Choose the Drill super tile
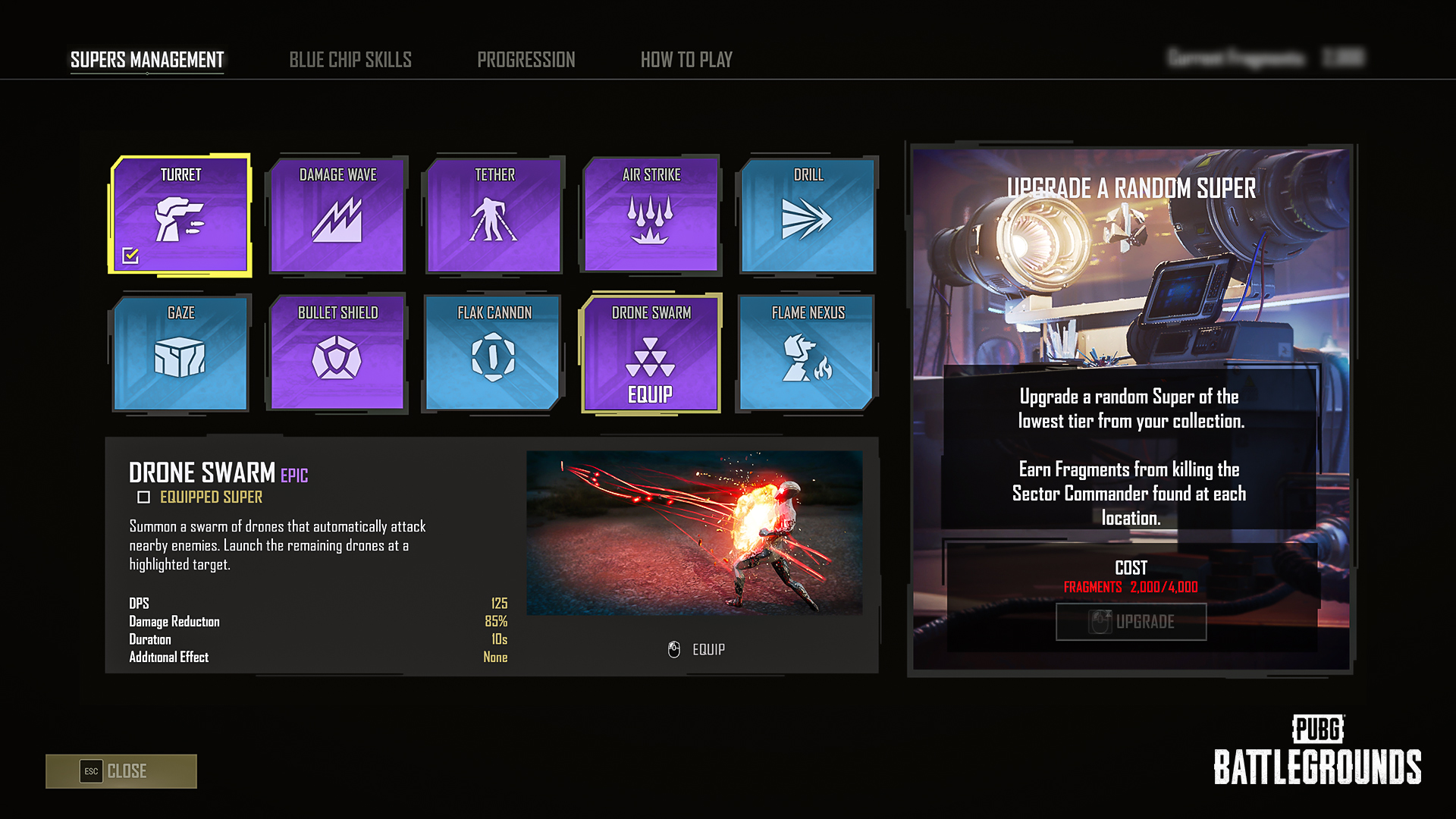The width and height of the screenshot is (1456, 819). tap(808, 215)
